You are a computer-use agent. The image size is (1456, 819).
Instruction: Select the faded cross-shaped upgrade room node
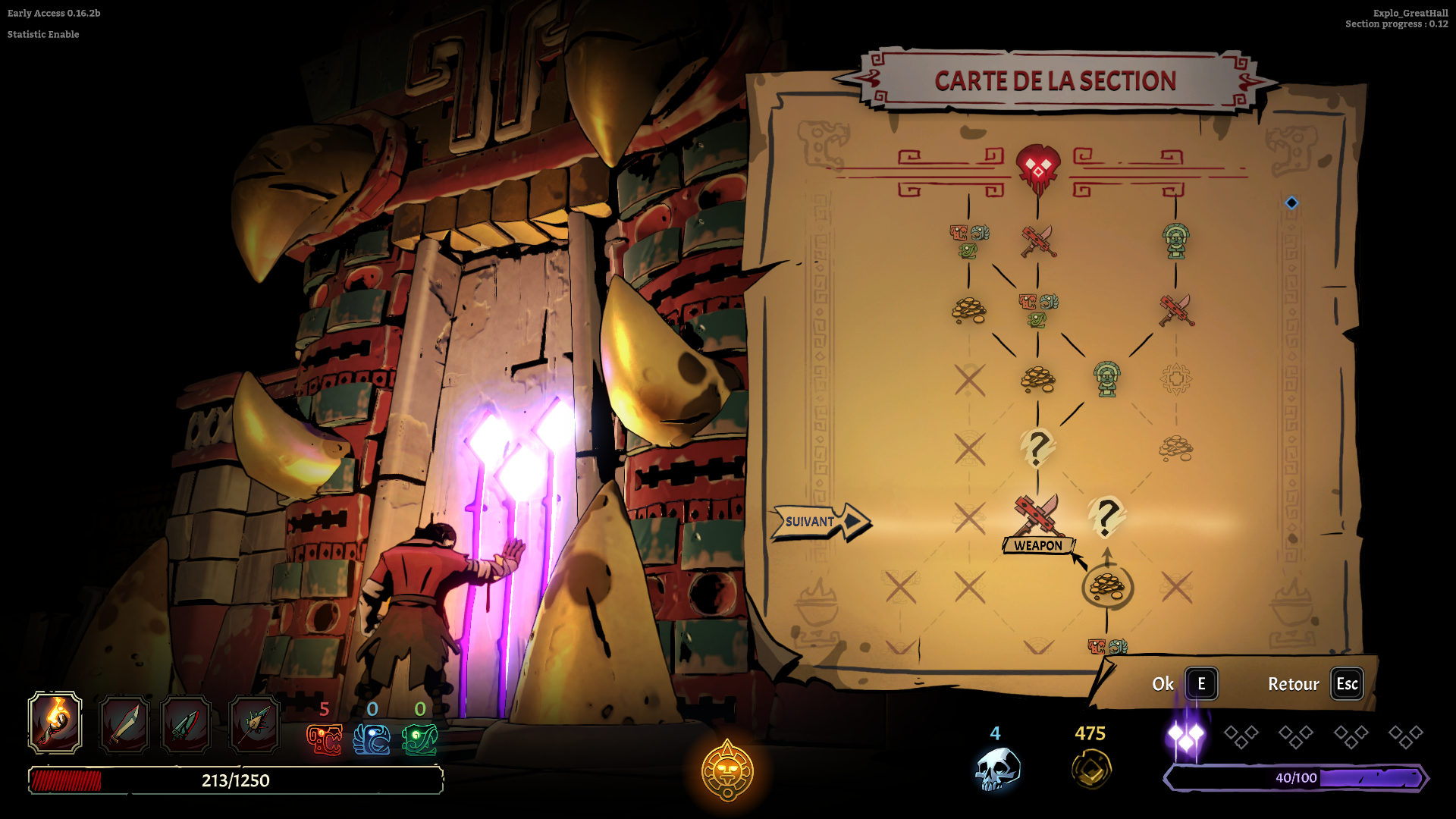point(1176,378)
